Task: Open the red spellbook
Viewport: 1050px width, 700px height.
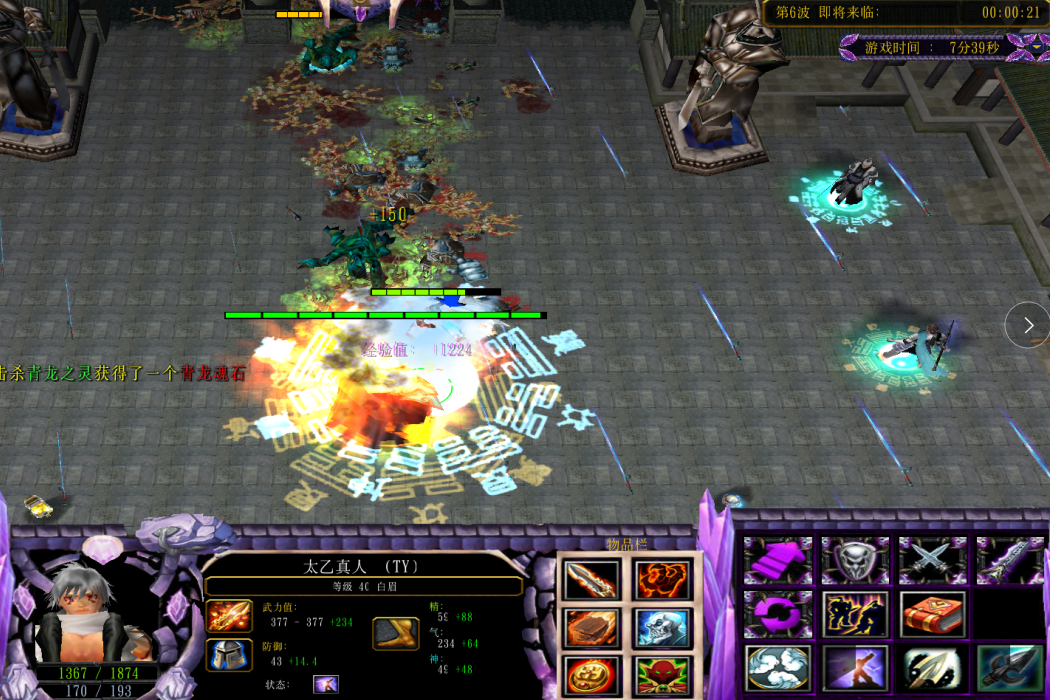Action: [x=932, y=613]
